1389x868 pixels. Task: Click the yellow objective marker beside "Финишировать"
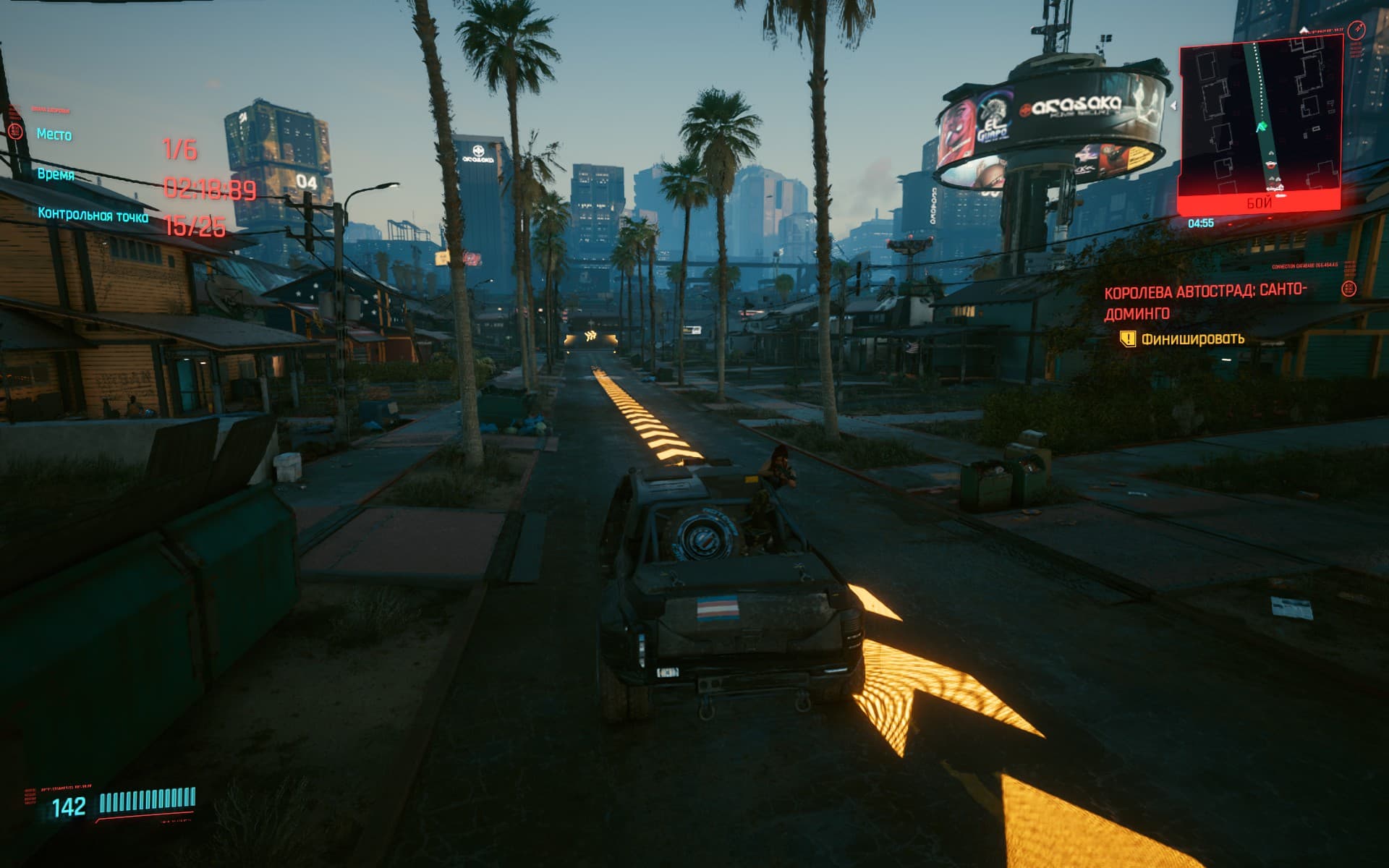tap(1127, 339)
